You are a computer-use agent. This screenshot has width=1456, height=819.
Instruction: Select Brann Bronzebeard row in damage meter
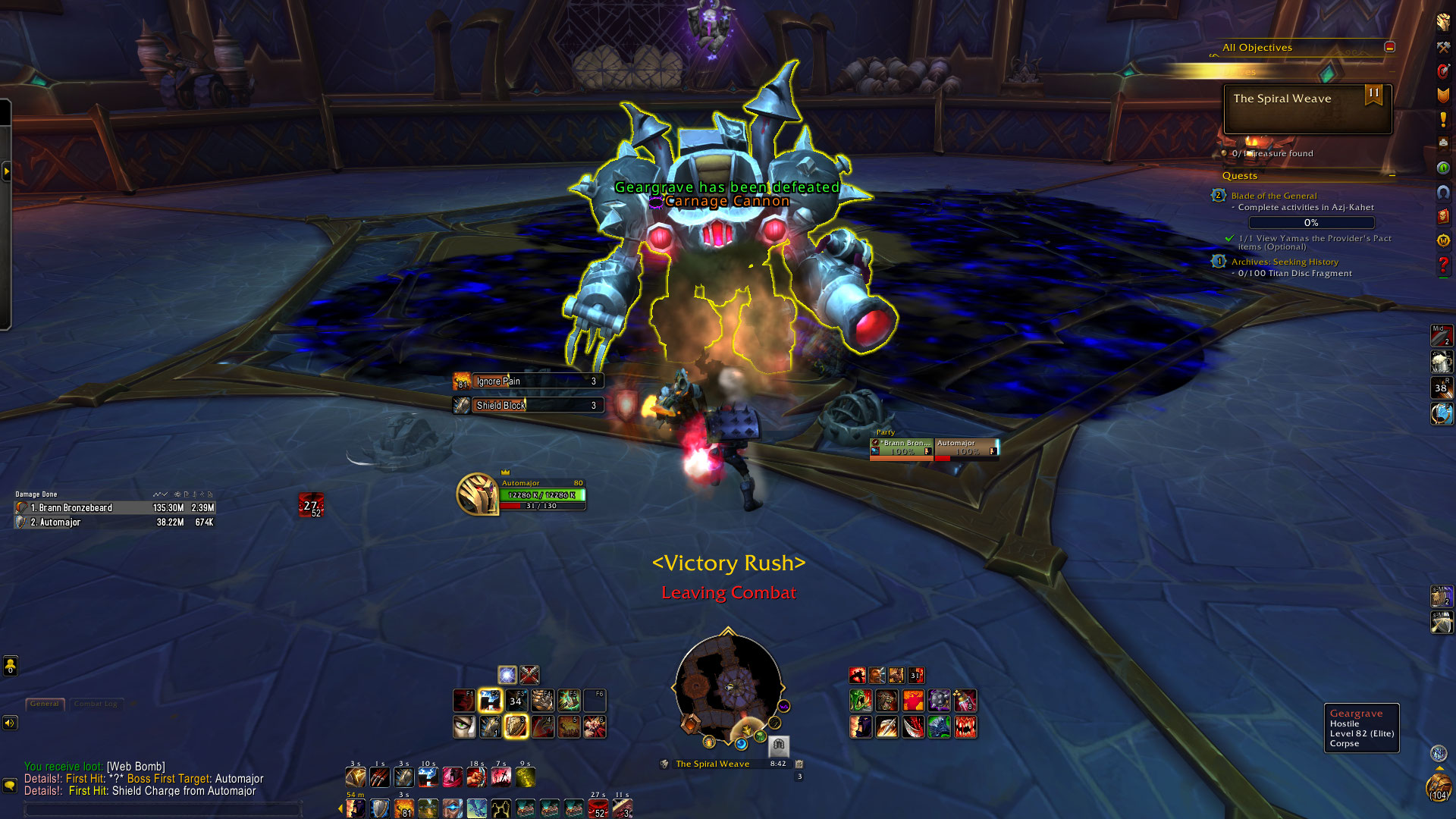click(x=115, y=508)
